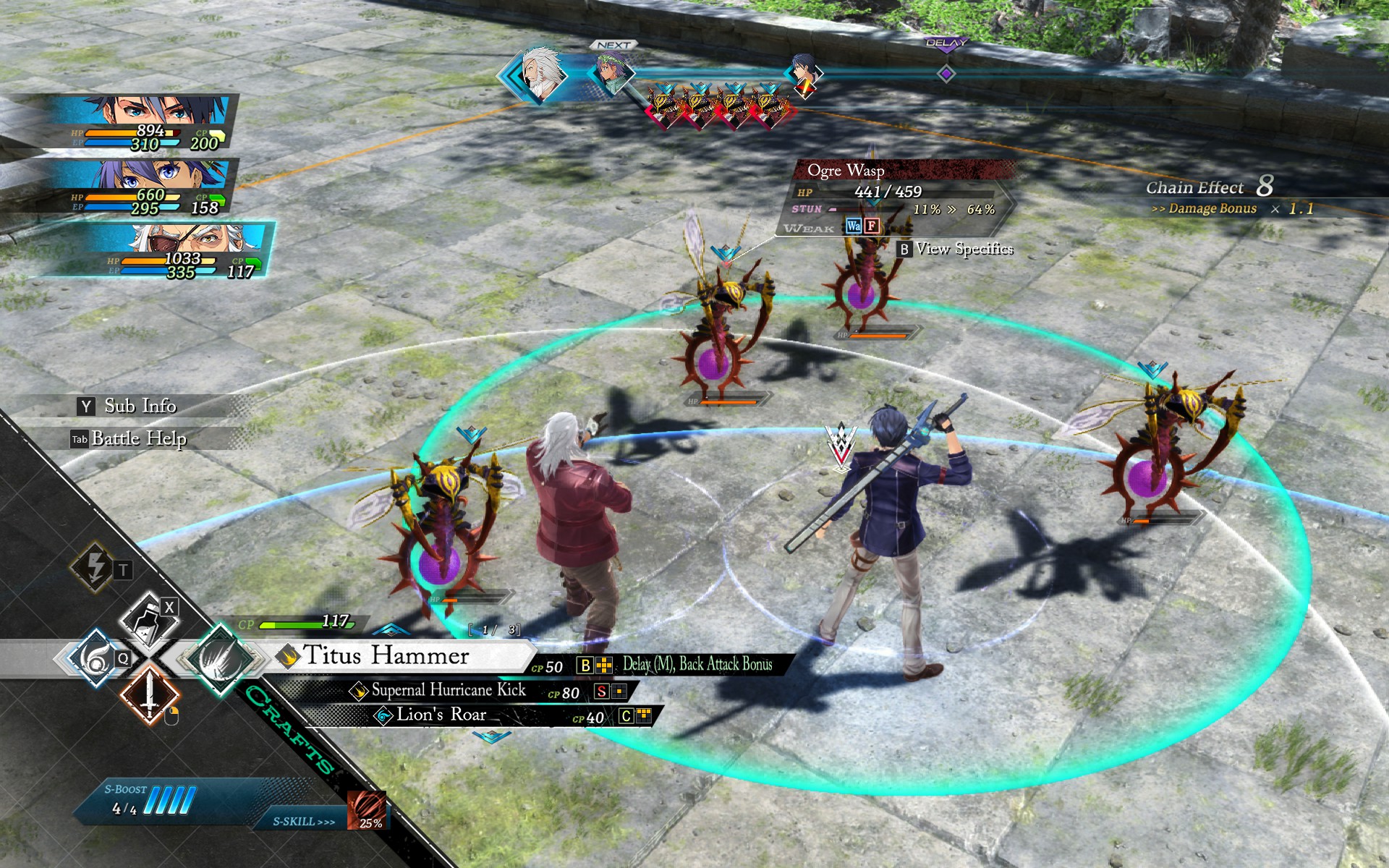1389x868 pixels.
Task: Open the items potion command
Action: point(148,620)
